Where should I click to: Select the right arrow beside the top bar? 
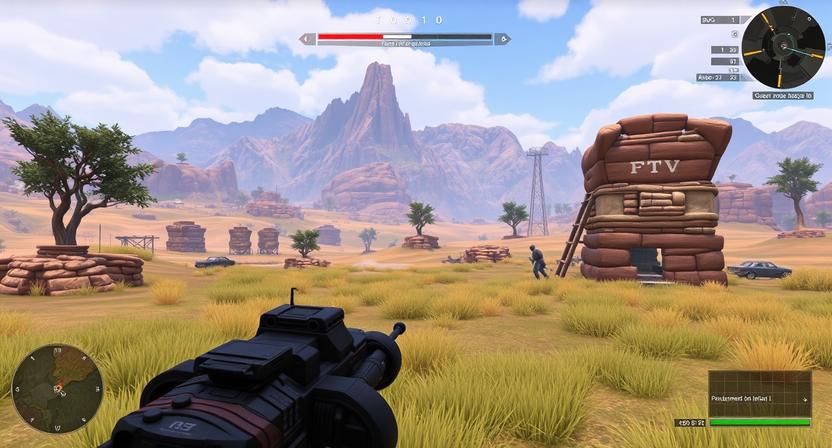[x=502, y=39]
